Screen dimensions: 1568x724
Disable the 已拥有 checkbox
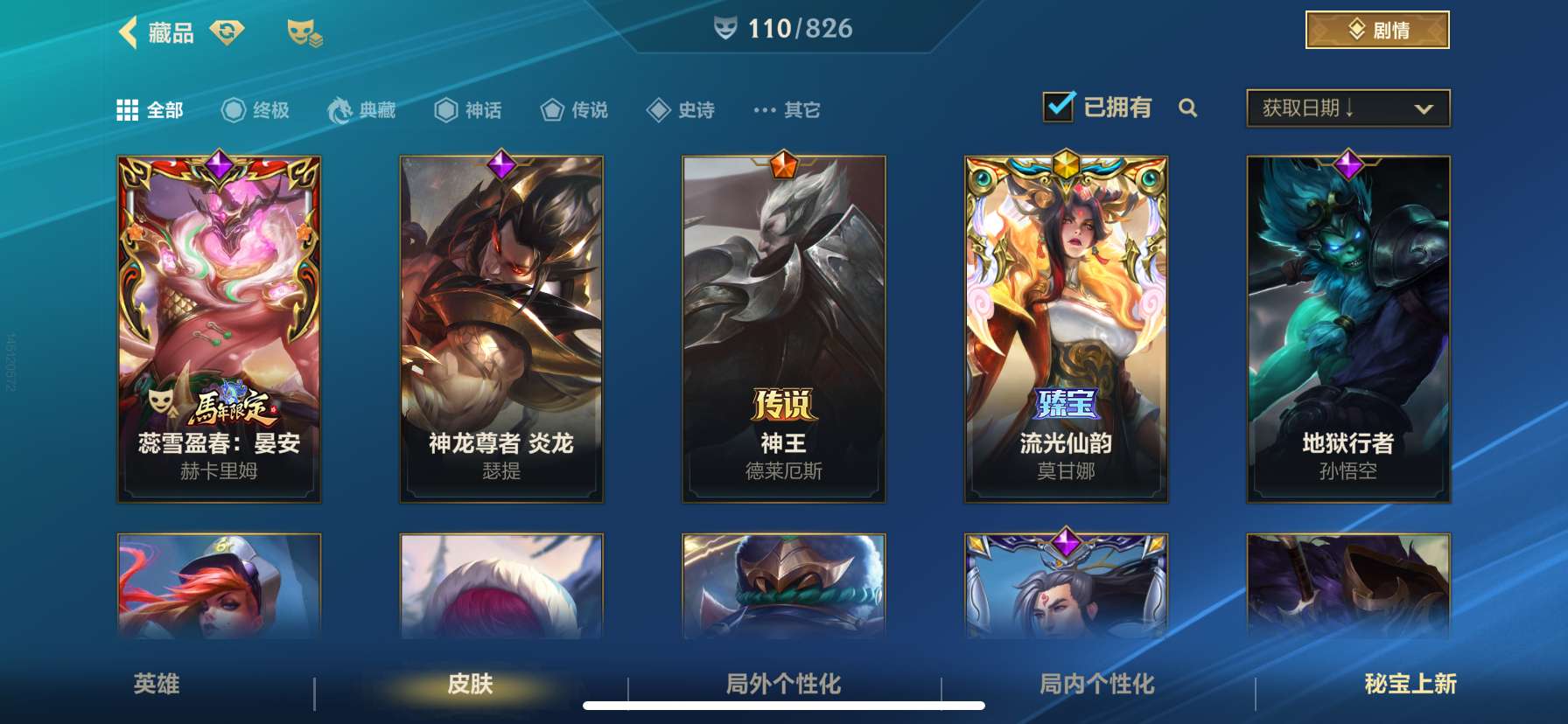(x=1059, y=106)
